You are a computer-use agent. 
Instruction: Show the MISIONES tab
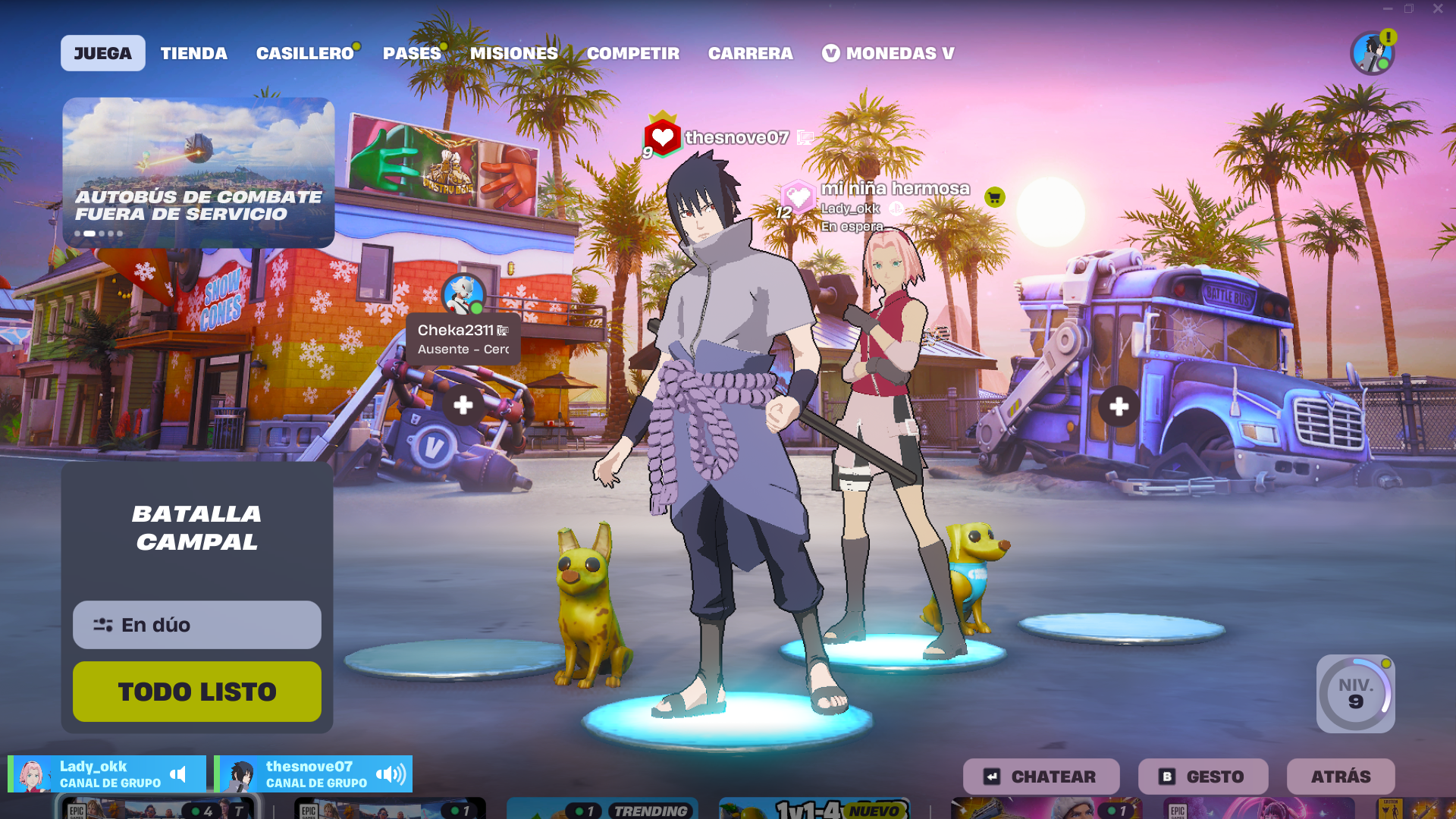tap(513, 53)
